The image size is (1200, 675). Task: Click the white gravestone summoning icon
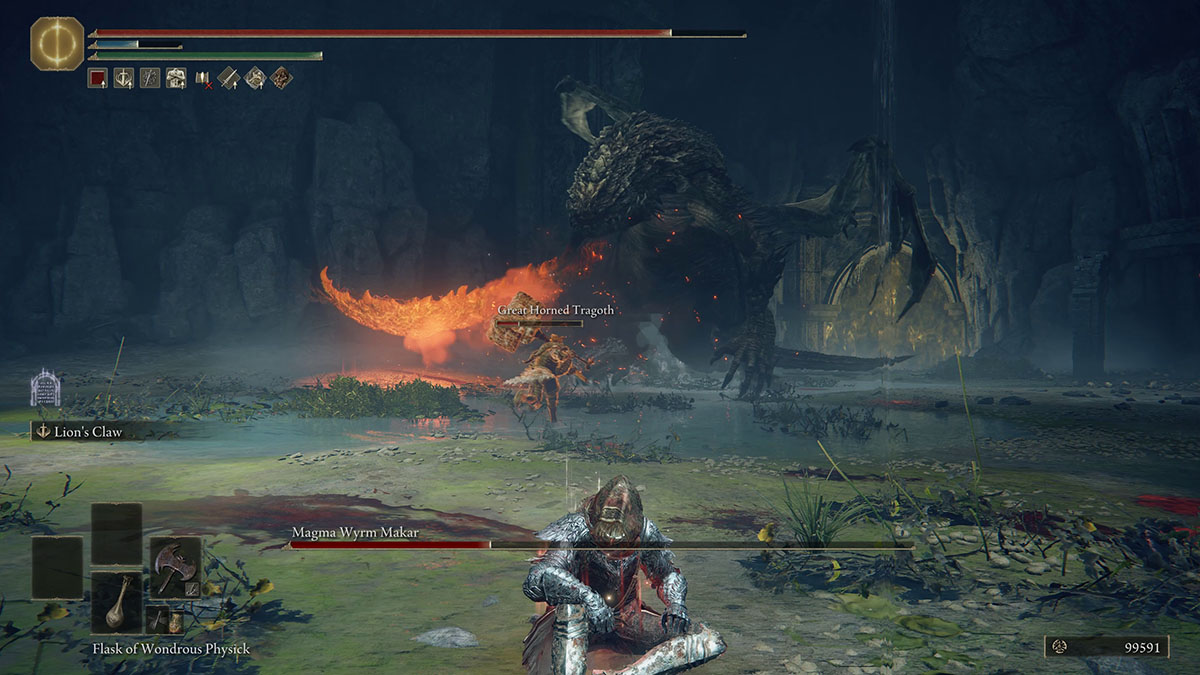pyautogui.click(x=45, y=388)
